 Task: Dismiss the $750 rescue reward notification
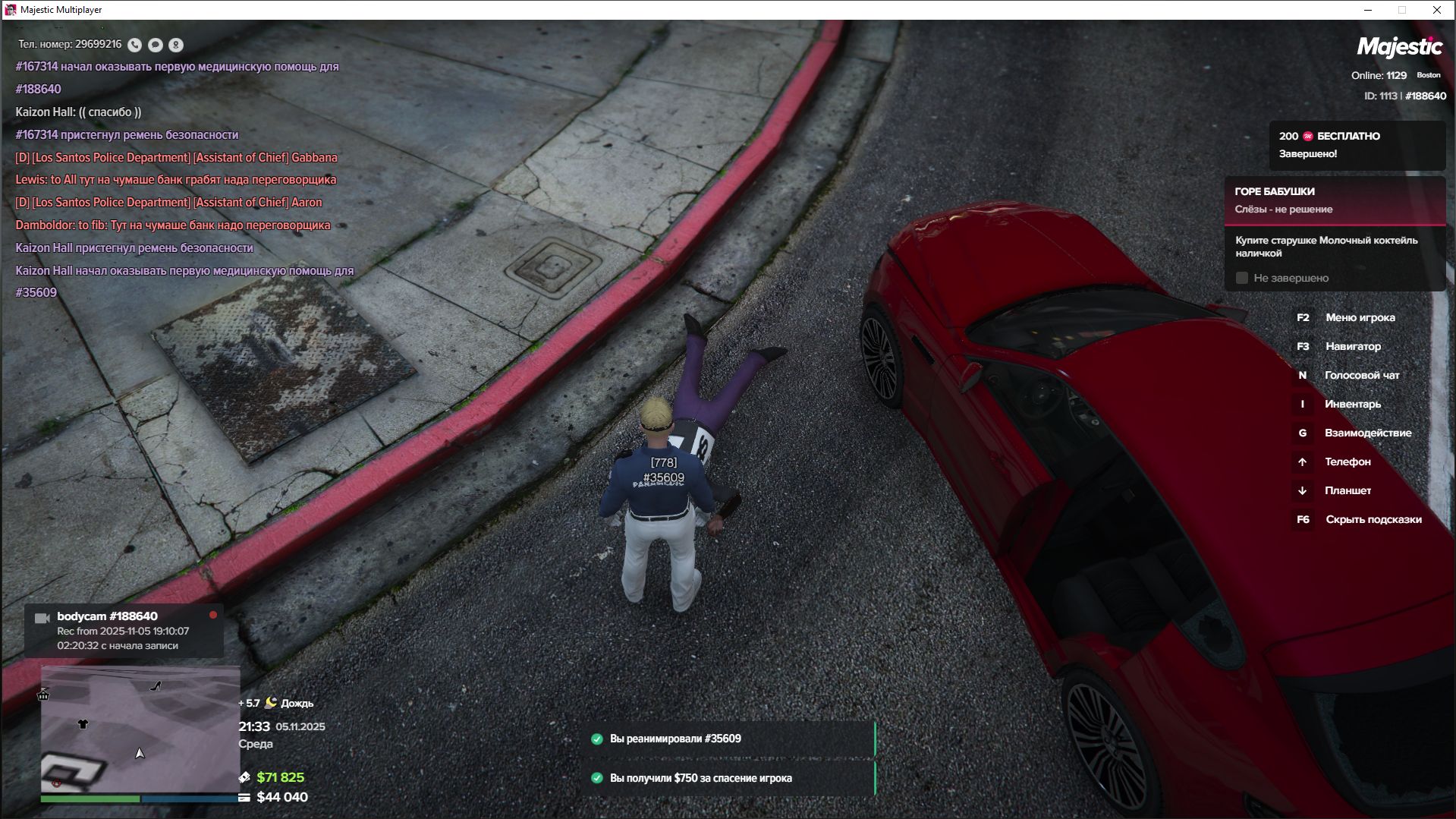pos(732,778)
